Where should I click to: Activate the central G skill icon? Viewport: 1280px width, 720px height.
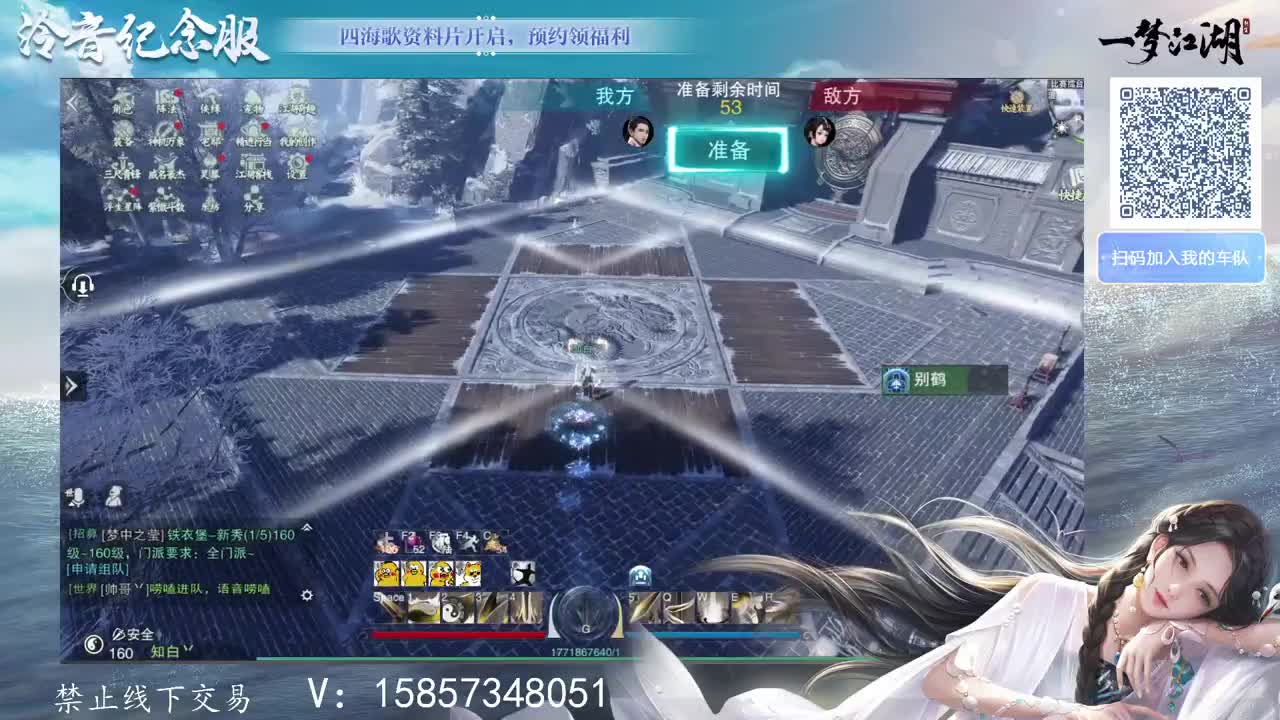click(x=586, y=615)
